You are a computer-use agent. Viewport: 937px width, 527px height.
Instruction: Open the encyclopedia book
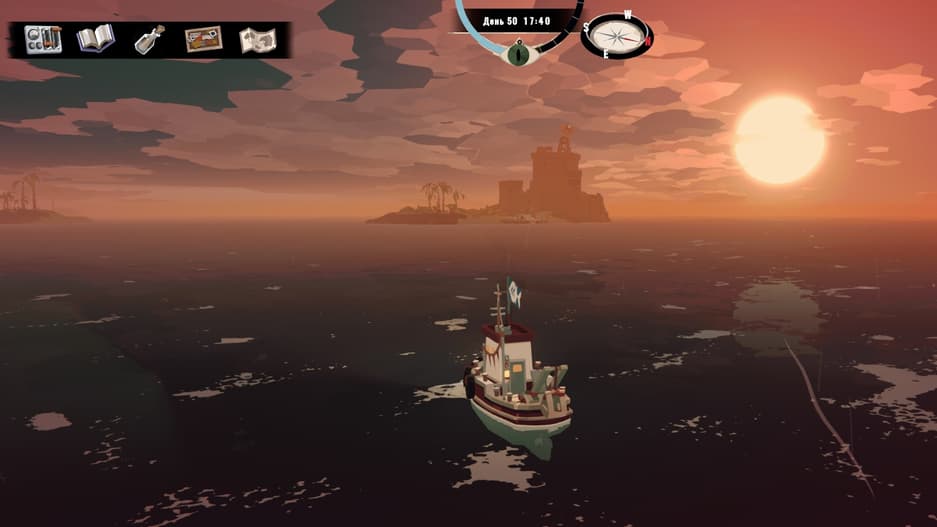pos(96,39)
